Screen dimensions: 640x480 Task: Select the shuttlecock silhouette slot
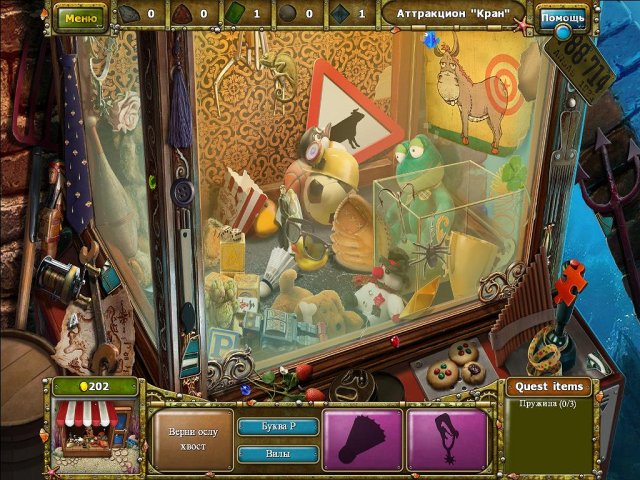coord(362,439)
